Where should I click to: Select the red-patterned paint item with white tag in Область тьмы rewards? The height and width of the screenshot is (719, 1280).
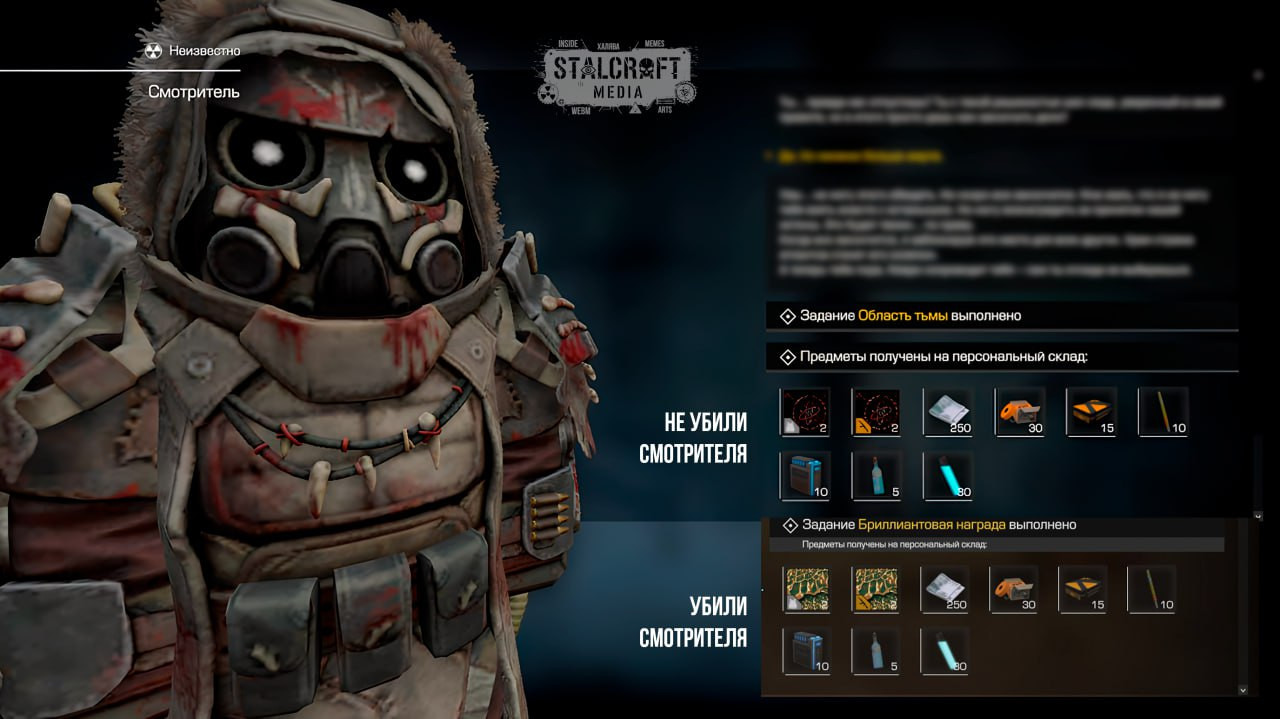point(805,412)
